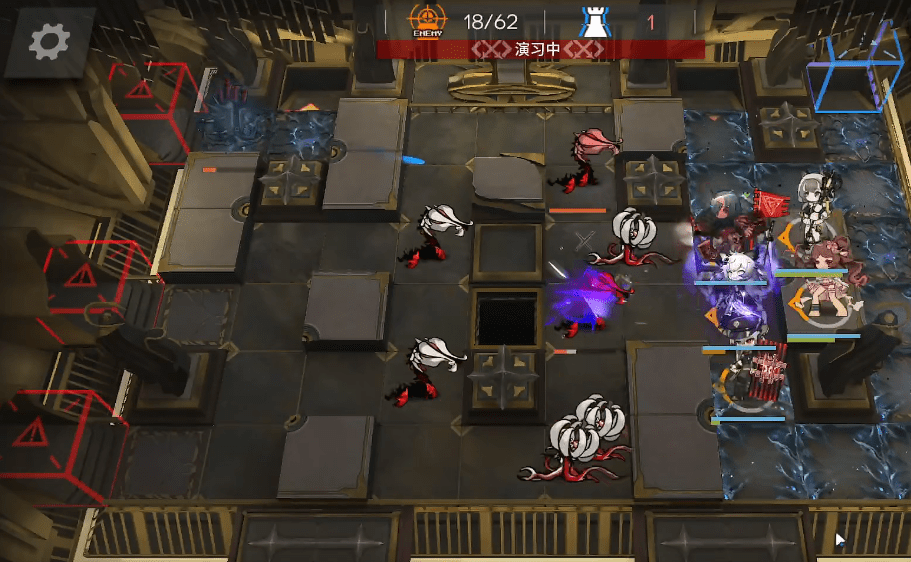Open the settings gear menu
911x562 pixels.
point(49,41)
